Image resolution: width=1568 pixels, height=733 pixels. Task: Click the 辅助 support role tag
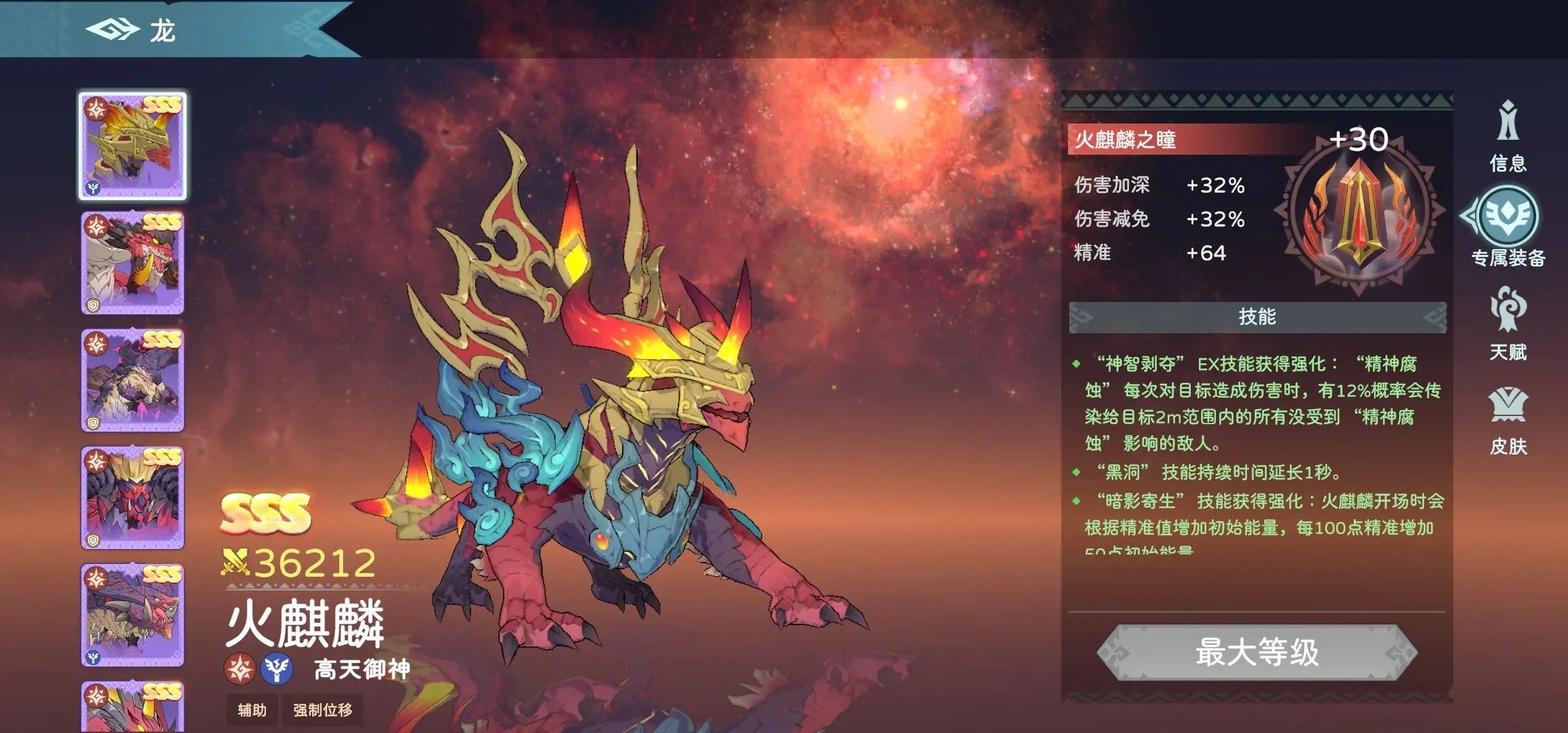pos(251,710)
